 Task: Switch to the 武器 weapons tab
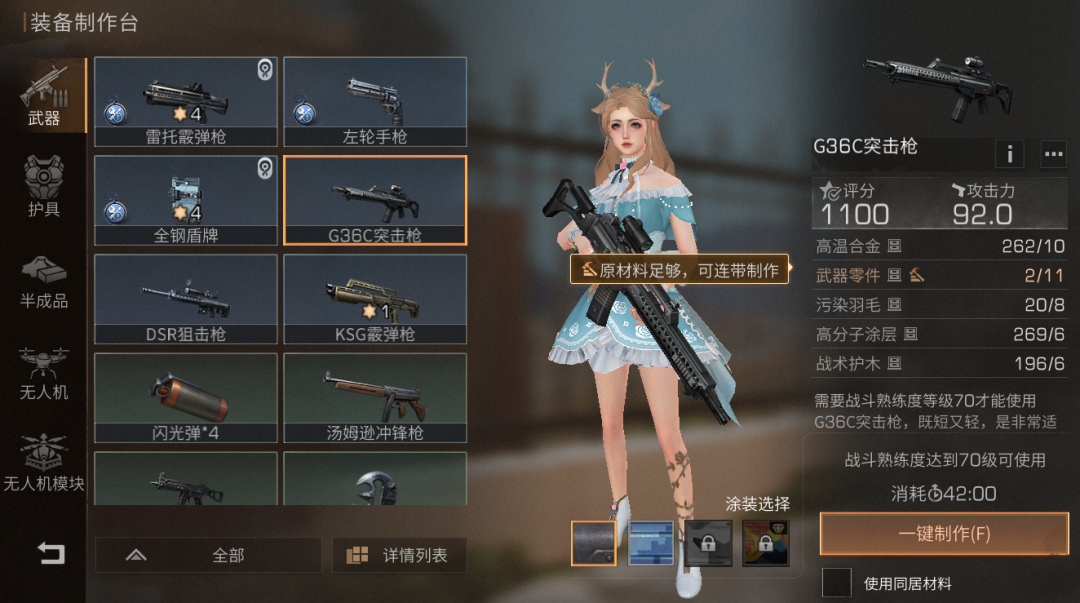44,97
